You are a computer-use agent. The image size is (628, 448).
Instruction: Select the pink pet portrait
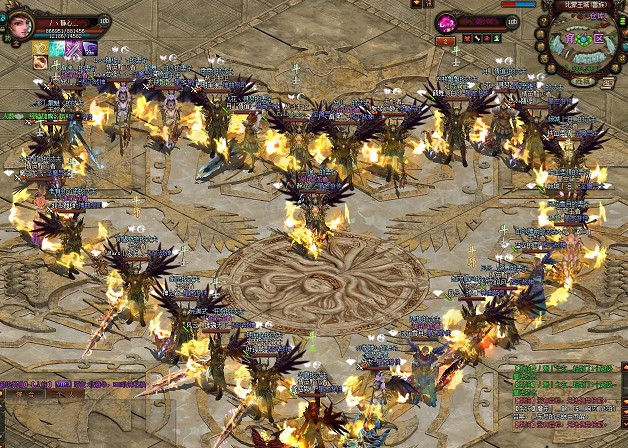447,23
